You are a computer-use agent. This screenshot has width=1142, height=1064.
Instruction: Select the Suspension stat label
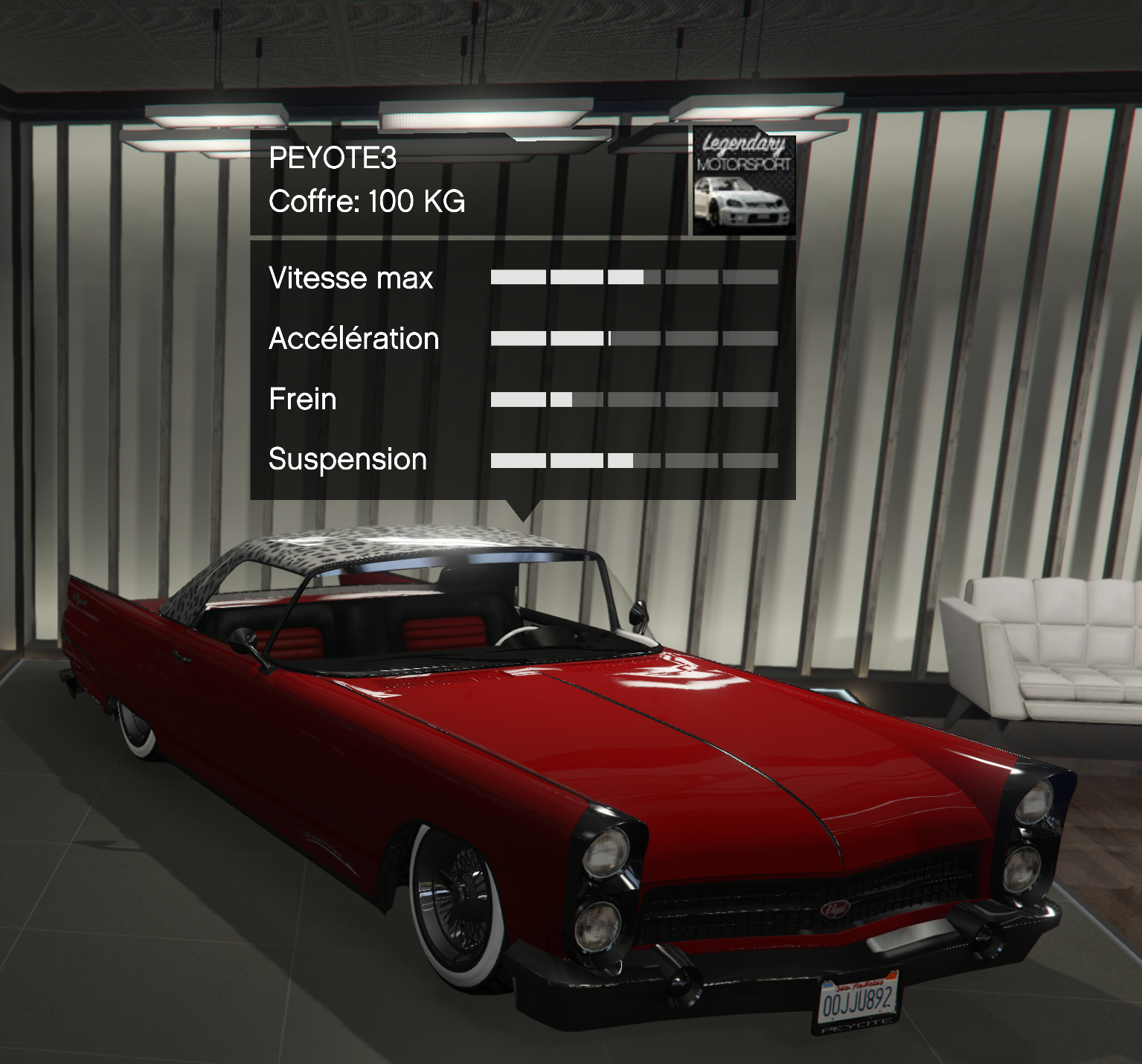pyautogui.click(x=347, y=459)
